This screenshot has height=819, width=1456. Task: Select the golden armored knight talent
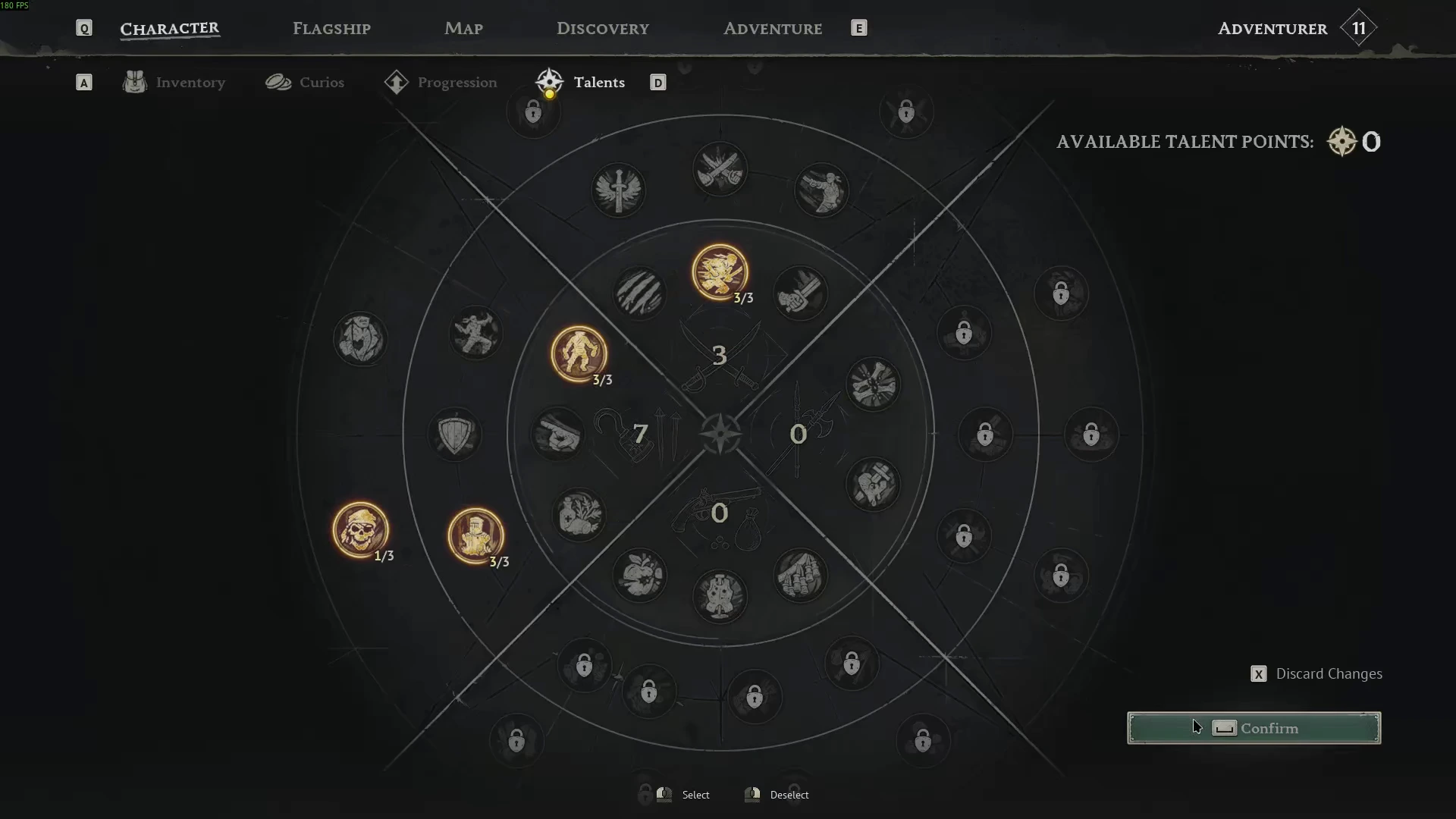pyautogui.click(x=475, y=535)
